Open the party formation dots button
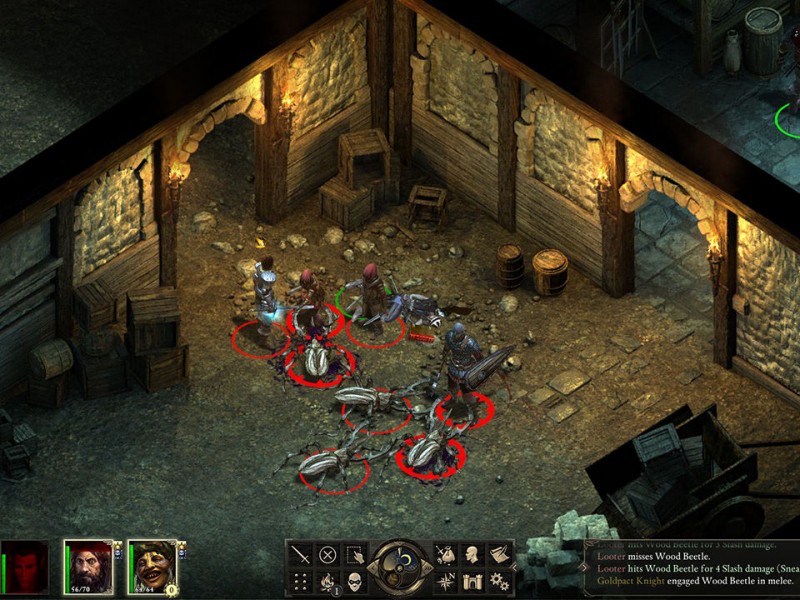The width and height of the screenshot is (800, 600). (300, 581)
